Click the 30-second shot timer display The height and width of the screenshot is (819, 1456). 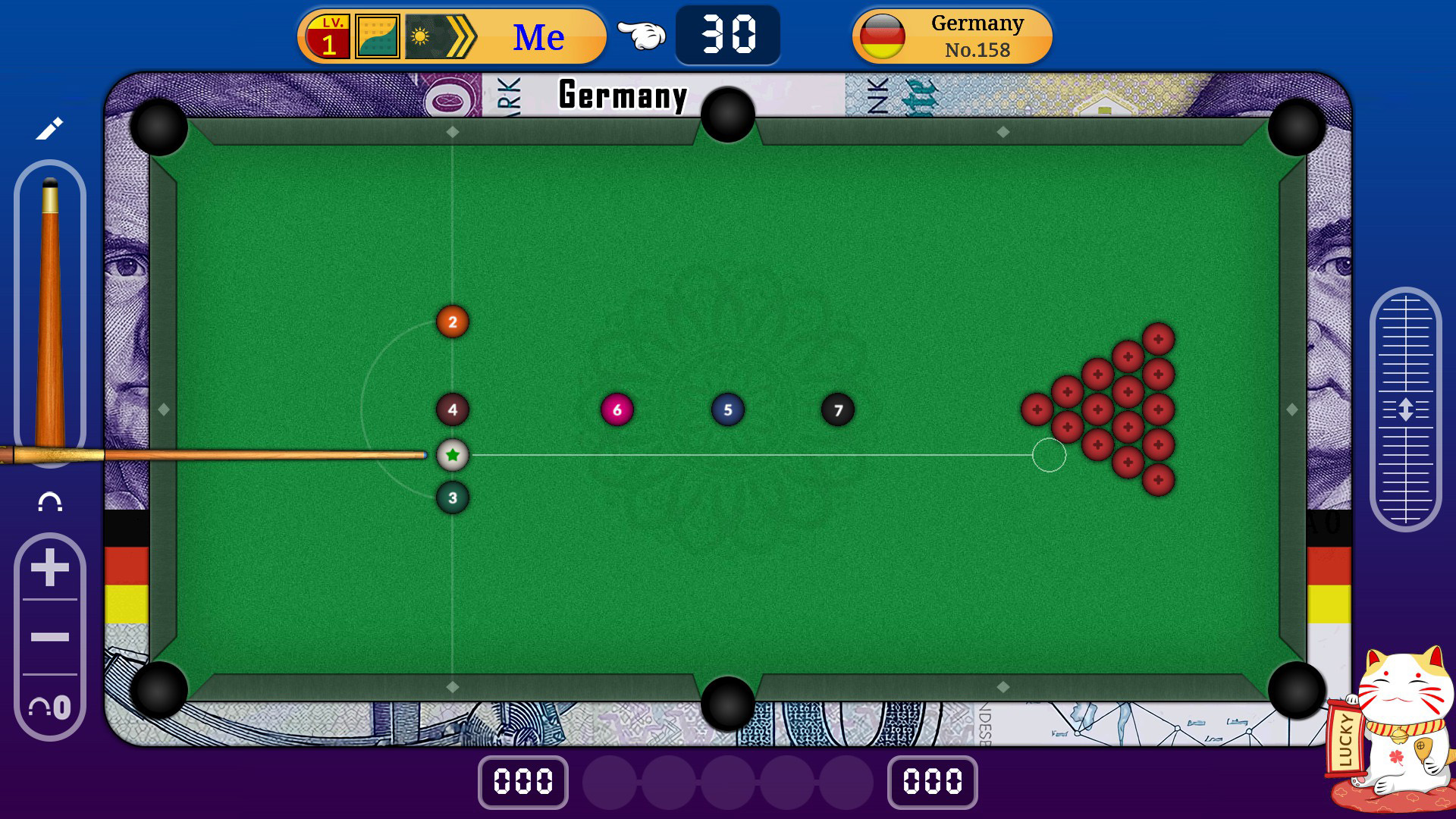[726, 33]
